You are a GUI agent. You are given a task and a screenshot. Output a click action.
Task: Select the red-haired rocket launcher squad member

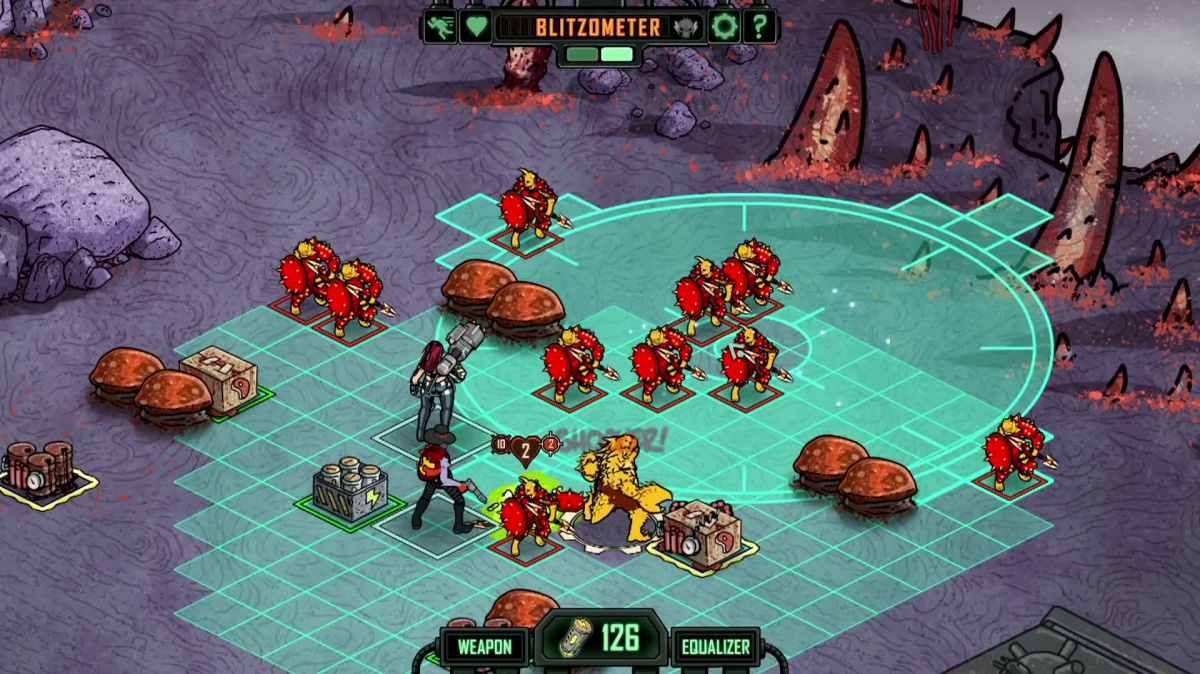click(436, 385)
